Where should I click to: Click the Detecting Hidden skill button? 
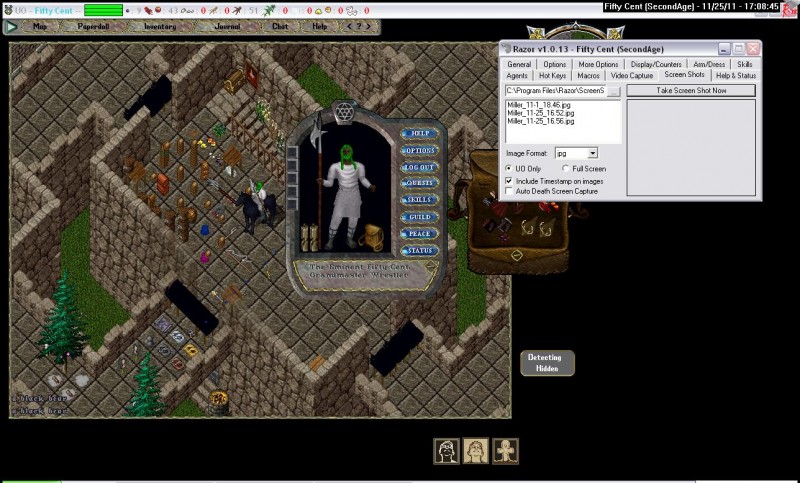coord(545,362)
